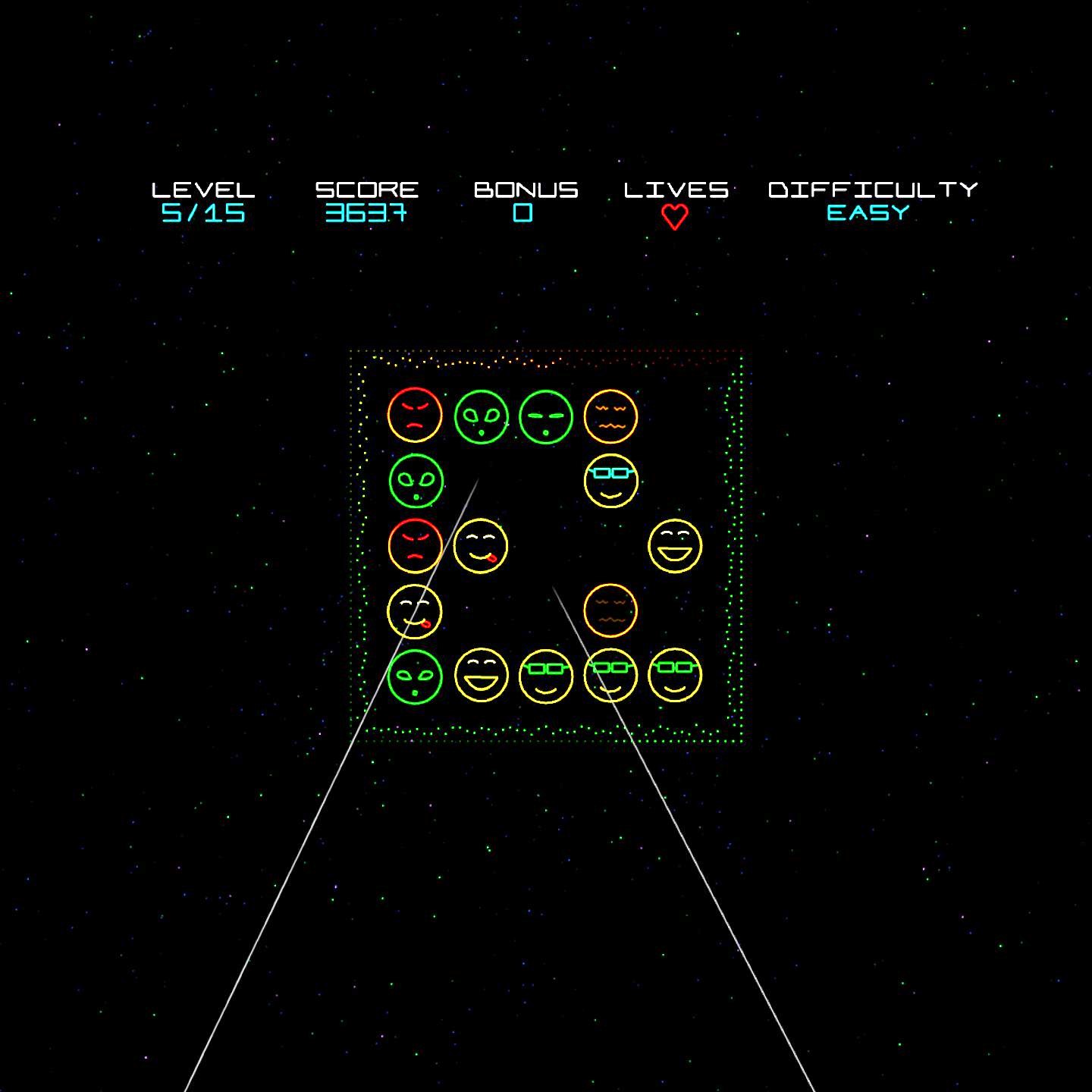Choose the bright orange wavy-mouth face
Viewport: 1092px width, 1092px height.
pos(610,416)
